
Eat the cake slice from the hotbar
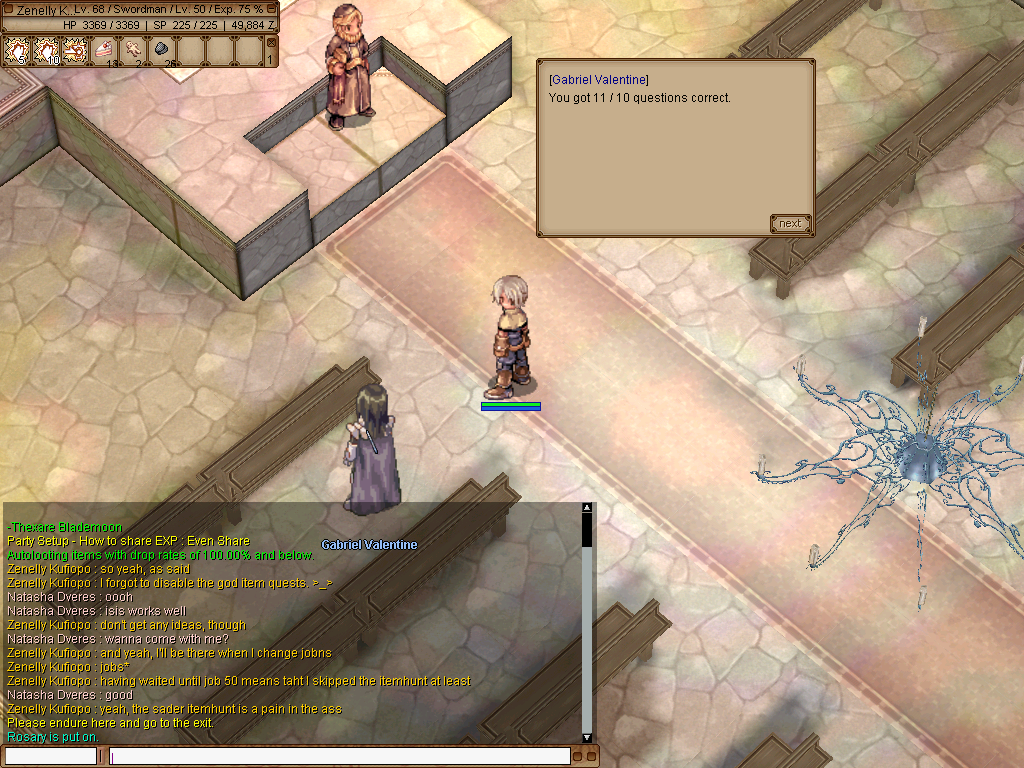pos(105,50)
